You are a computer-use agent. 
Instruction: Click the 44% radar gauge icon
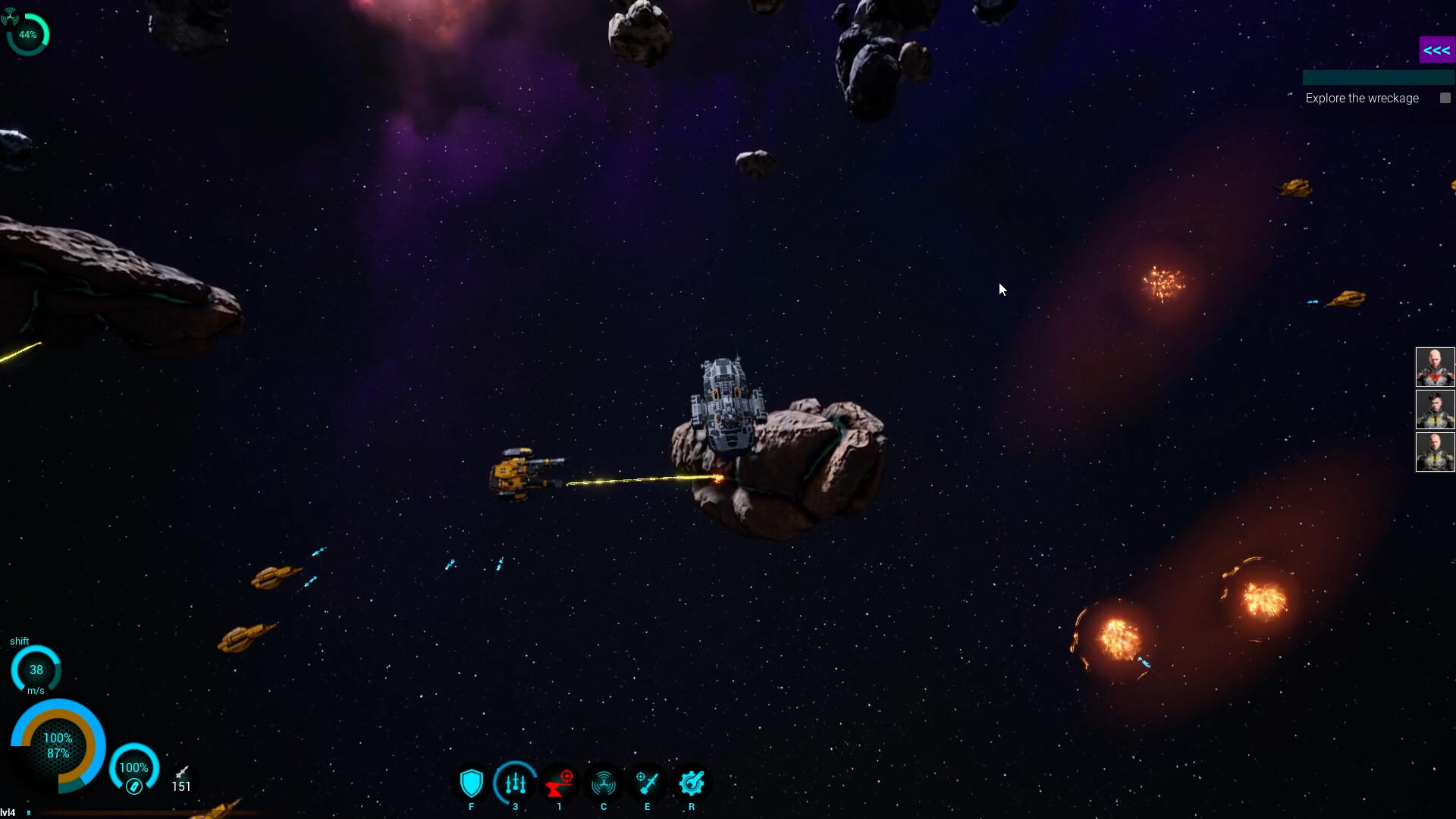pos(28,34)
